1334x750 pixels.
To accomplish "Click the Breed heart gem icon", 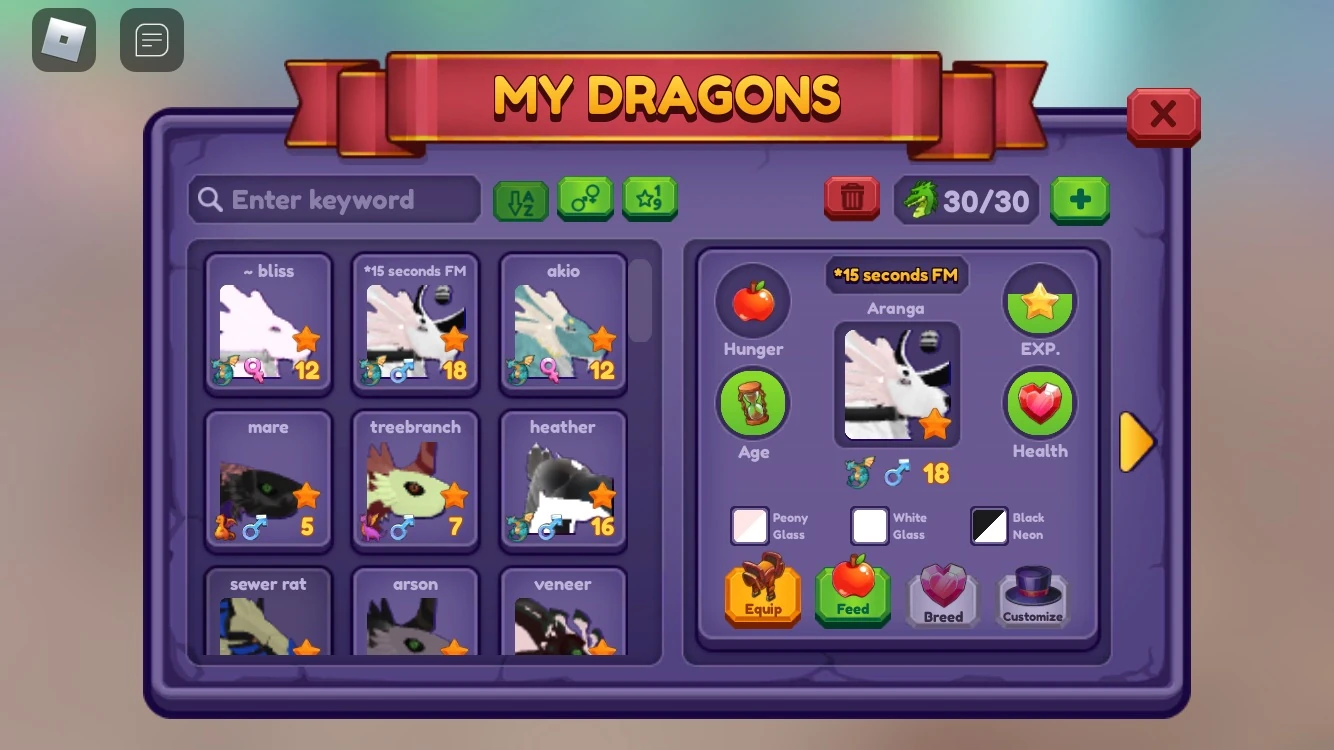I will tap(942, 592).
